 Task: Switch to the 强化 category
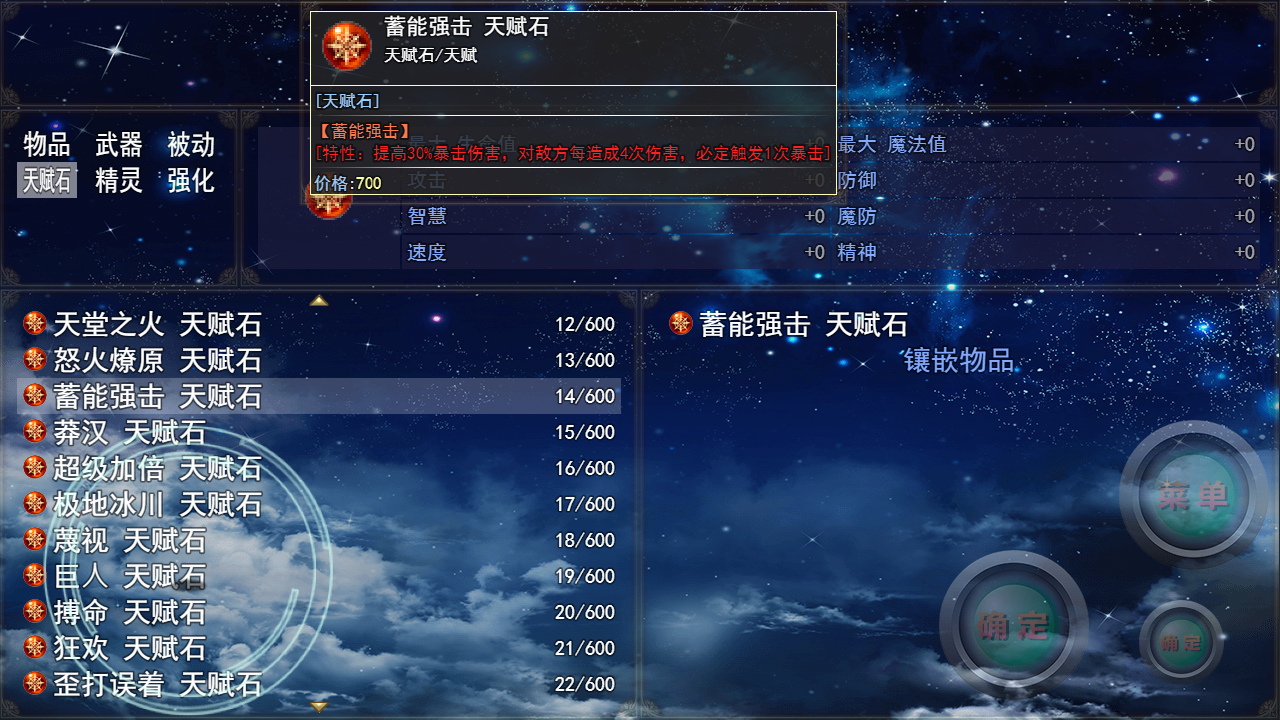point(190,181)
